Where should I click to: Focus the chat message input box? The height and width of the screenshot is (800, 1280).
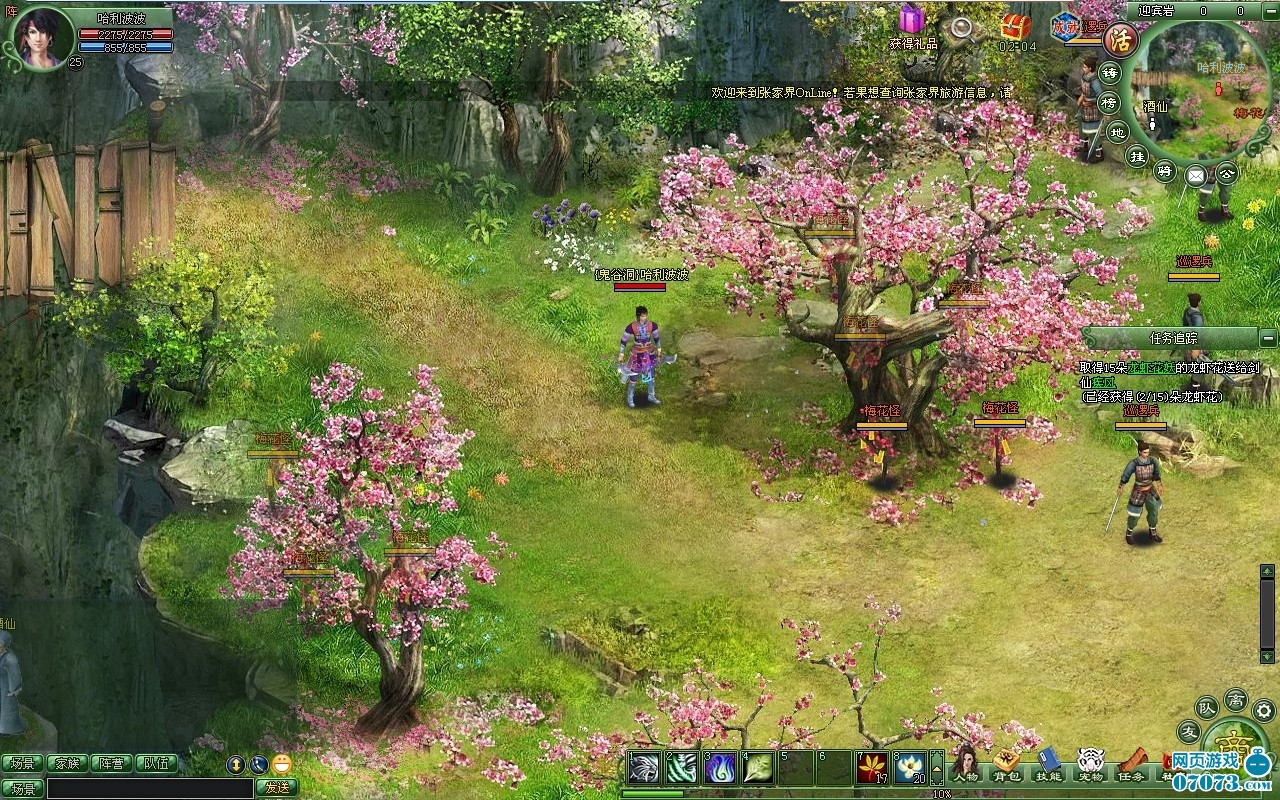[150, 788]
